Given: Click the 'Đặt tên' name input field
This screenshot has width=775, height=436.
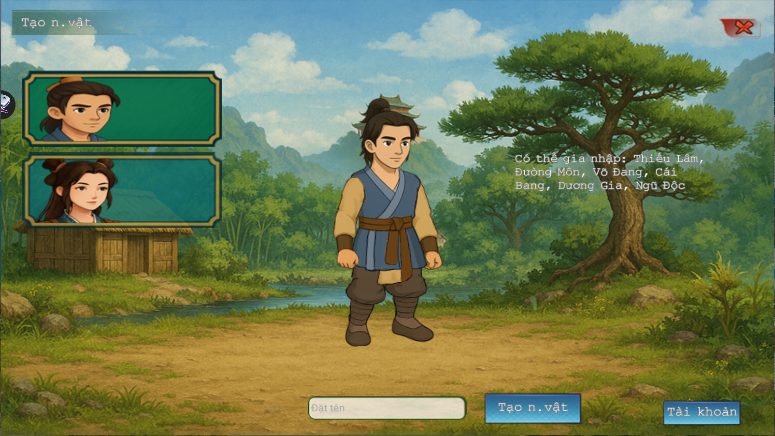Looking at the screenshot, I should coord(386,408).
